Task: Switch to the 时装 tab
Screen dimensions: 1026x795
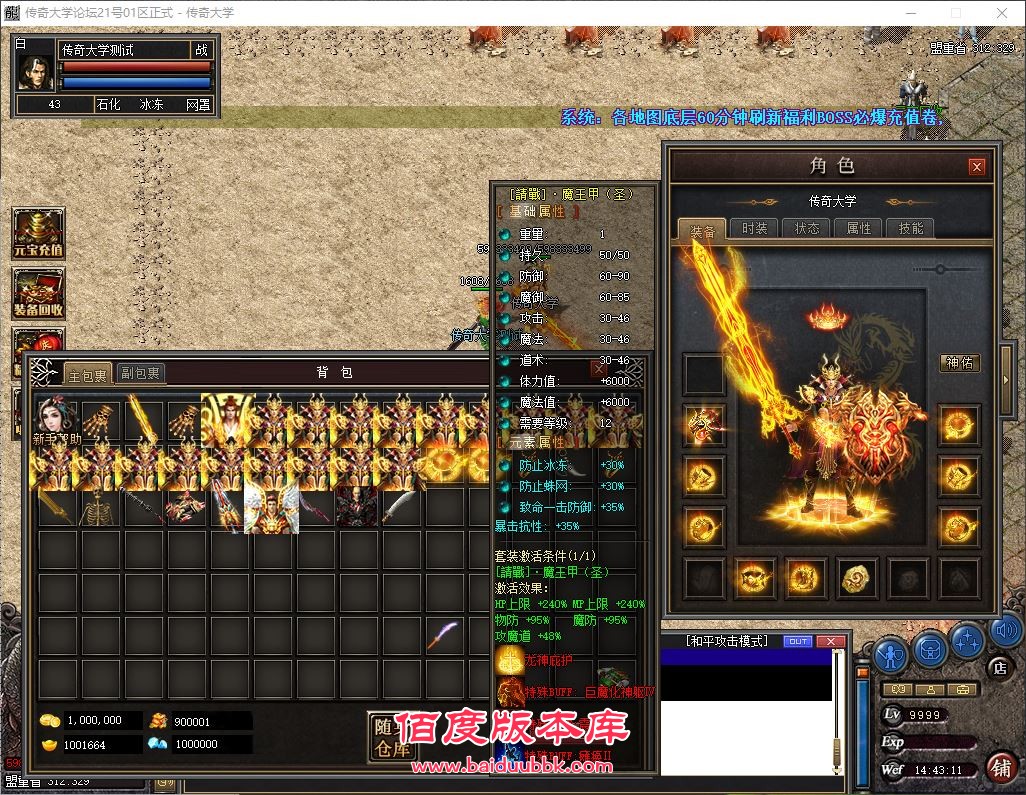Action: [755, 228]
